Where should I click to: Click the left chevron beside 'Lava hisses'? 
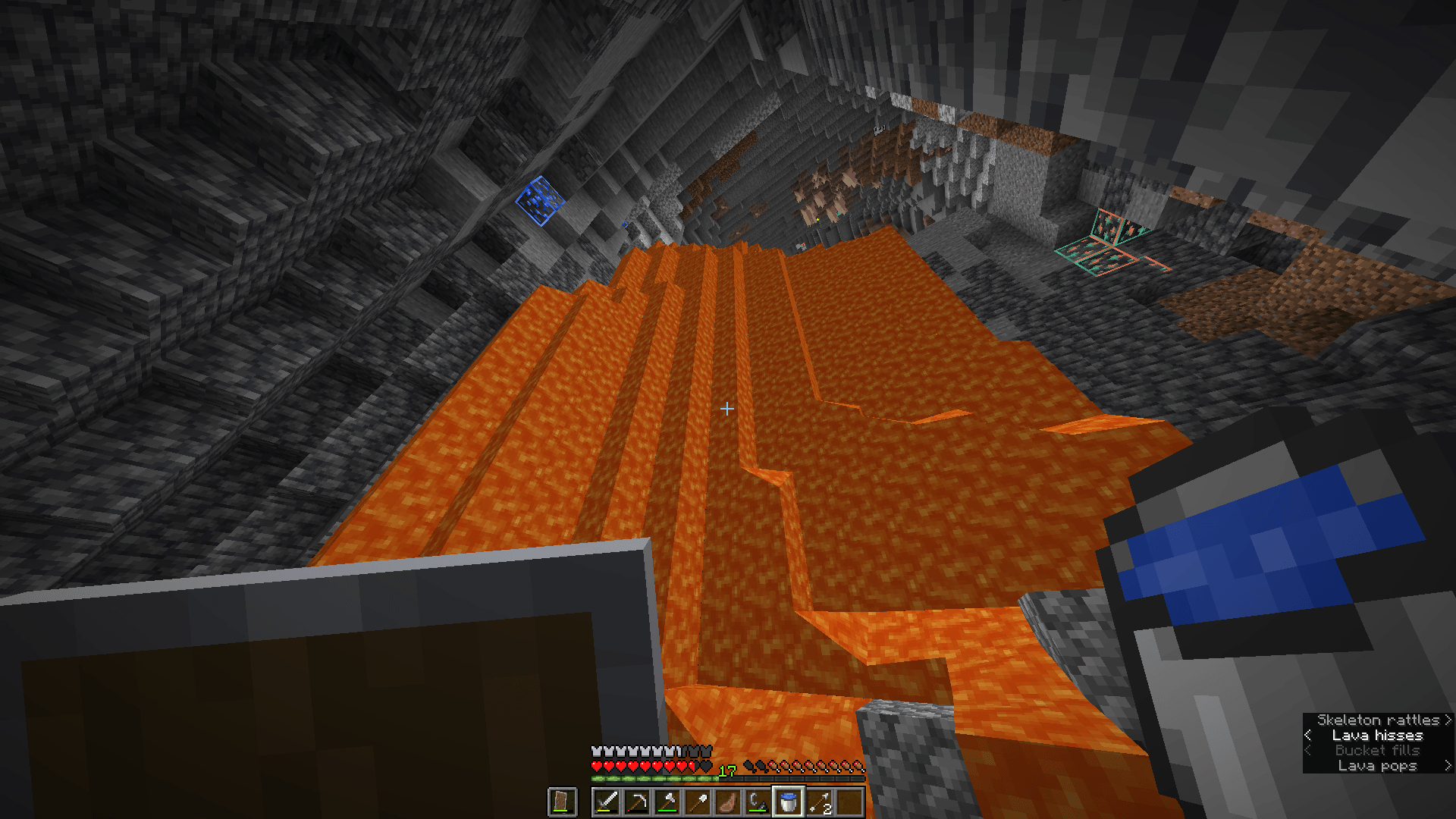coord(1308,735)
